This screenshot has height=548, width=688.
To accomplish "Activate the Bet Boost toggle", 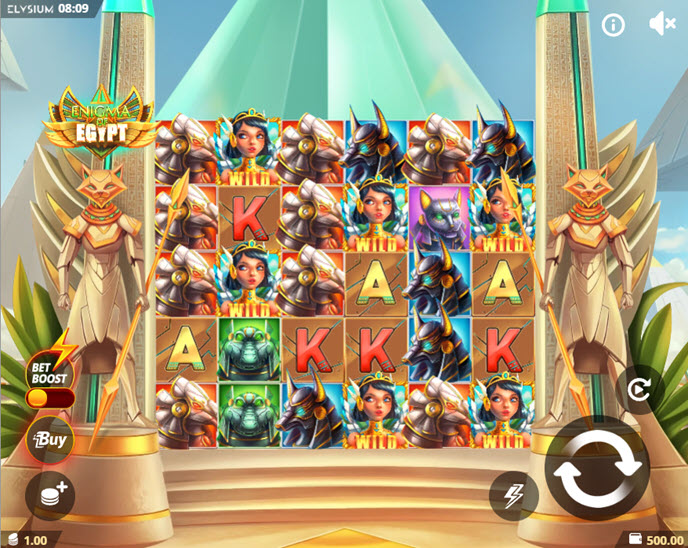I will 50,398.
